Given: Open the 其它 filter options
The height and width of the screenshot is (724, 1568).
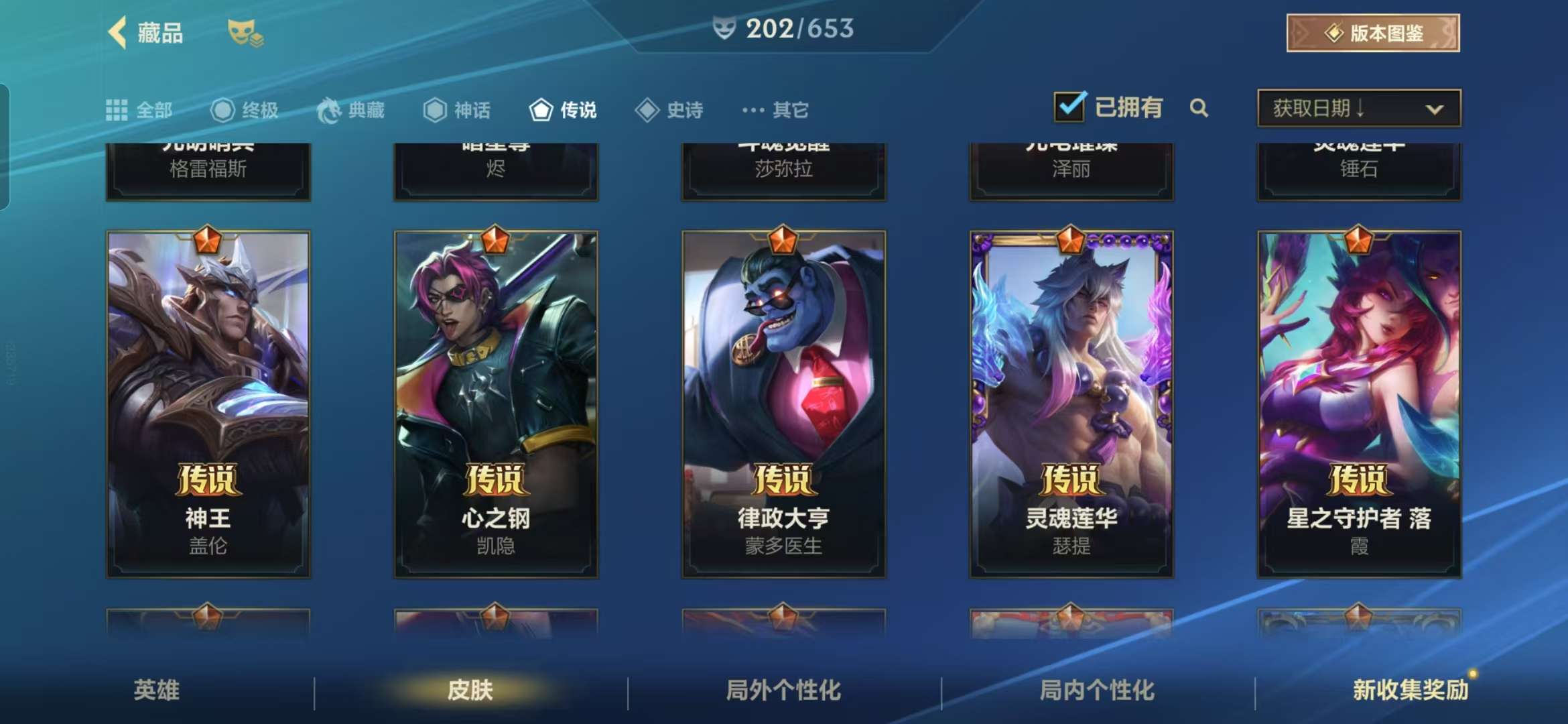Looking at the screenshot, I should (x=775, y=110).
